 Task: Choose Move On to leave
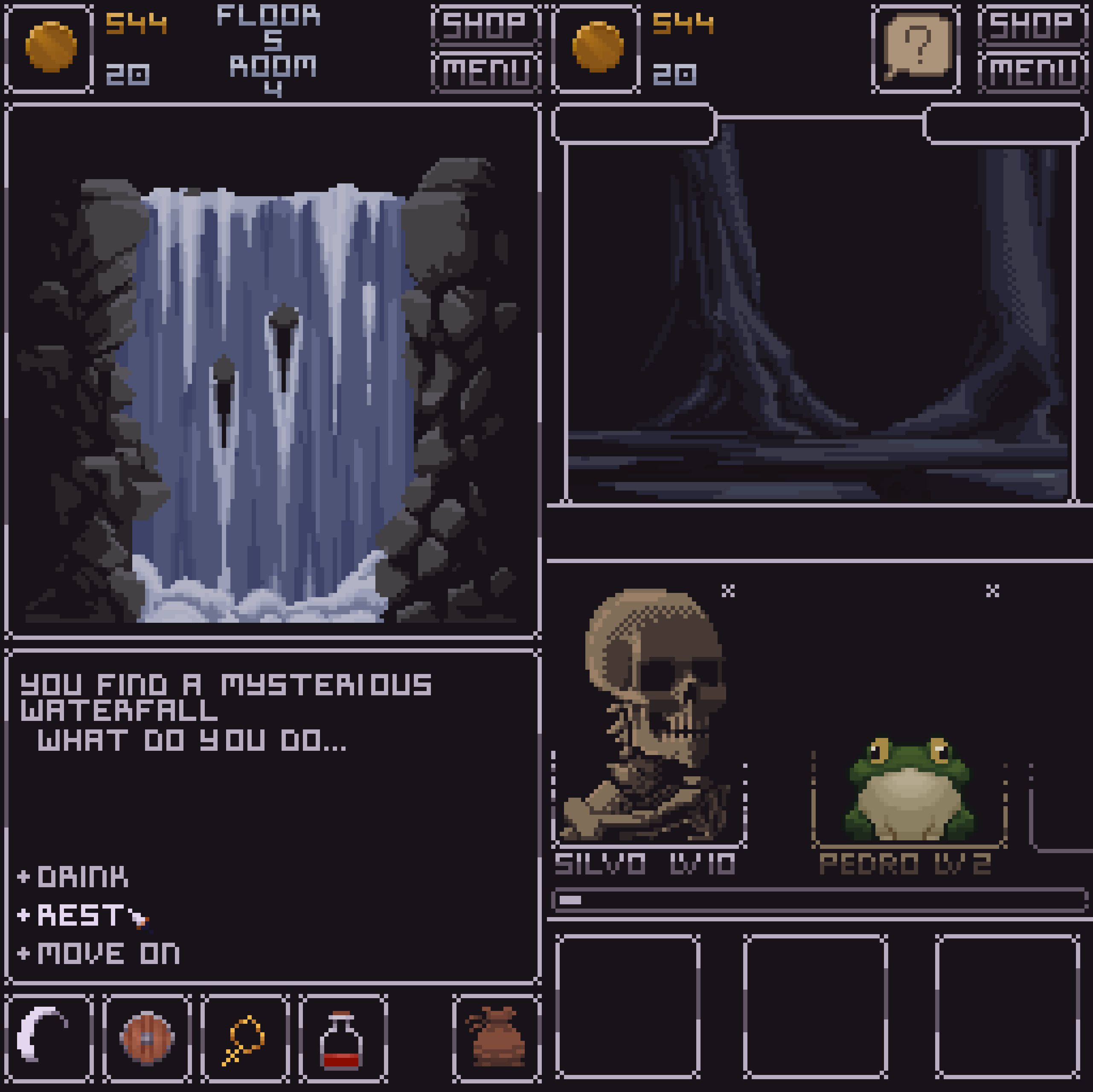click(108, 954)
